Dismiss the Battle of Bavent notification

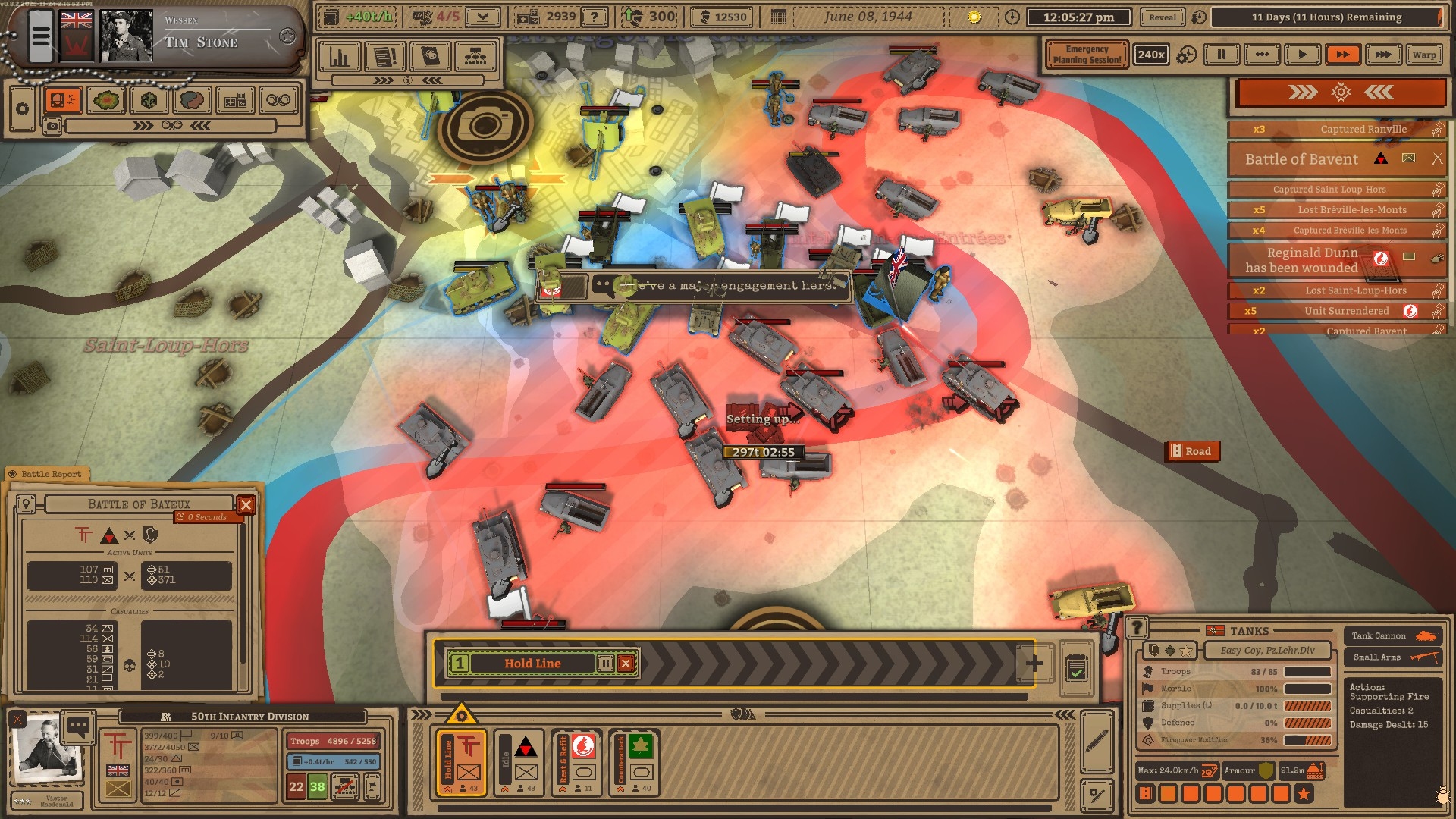(x=1437, y=158)
